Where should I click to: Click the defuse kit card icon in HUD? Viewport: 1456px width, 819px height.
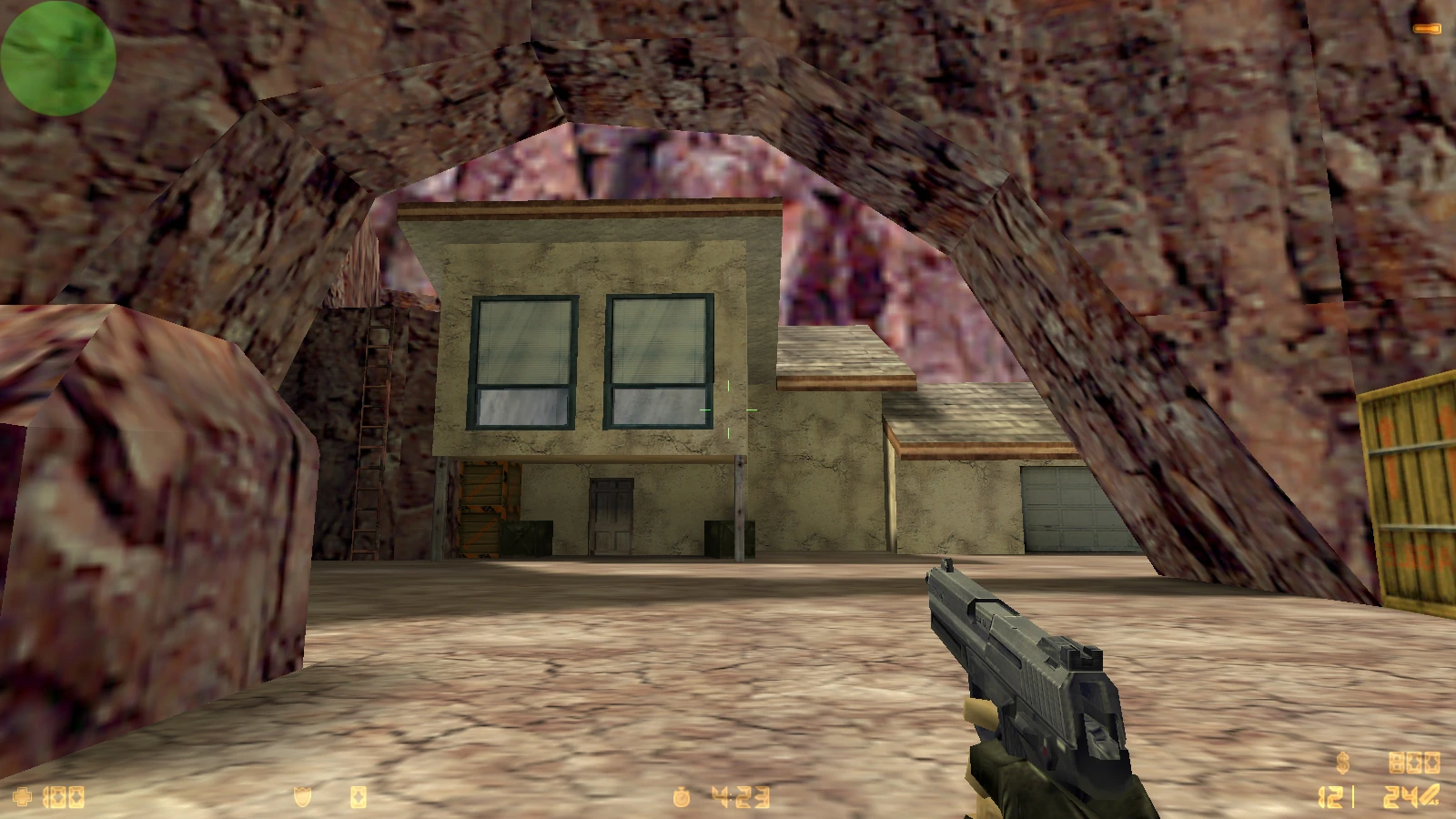coord(358,796)
